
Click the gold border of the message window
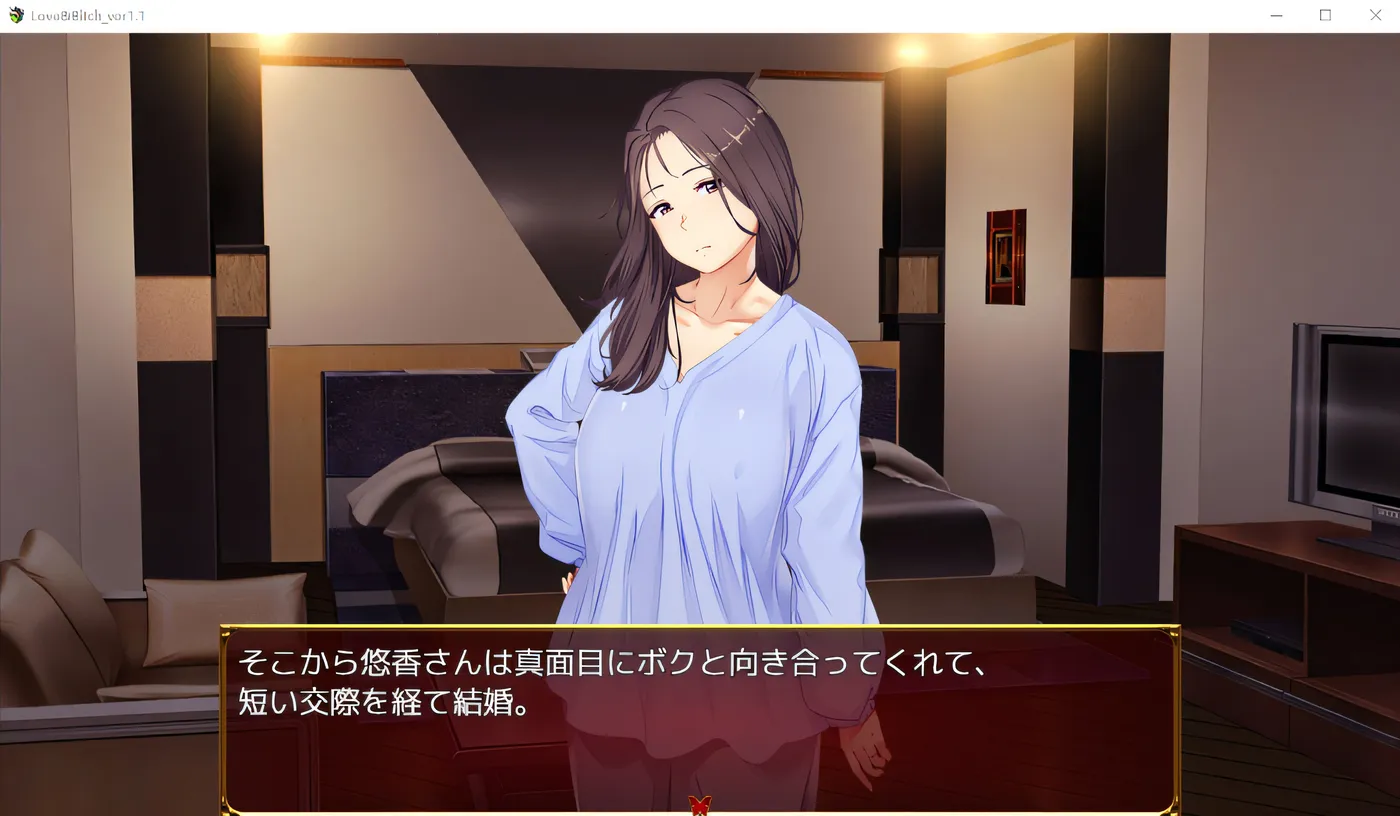(x=700, y=628)
